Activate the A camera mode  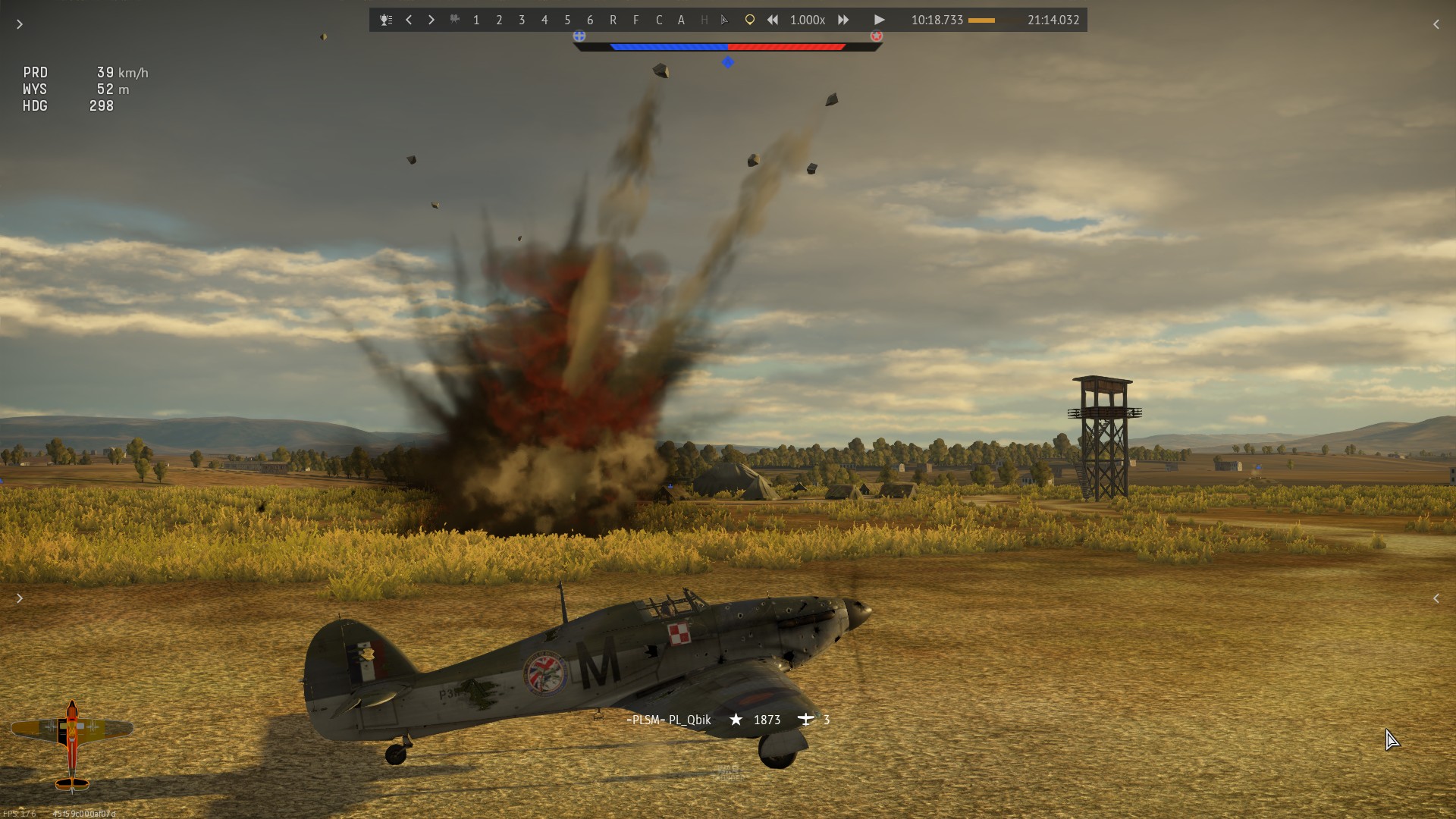click(x=681, y=20)
